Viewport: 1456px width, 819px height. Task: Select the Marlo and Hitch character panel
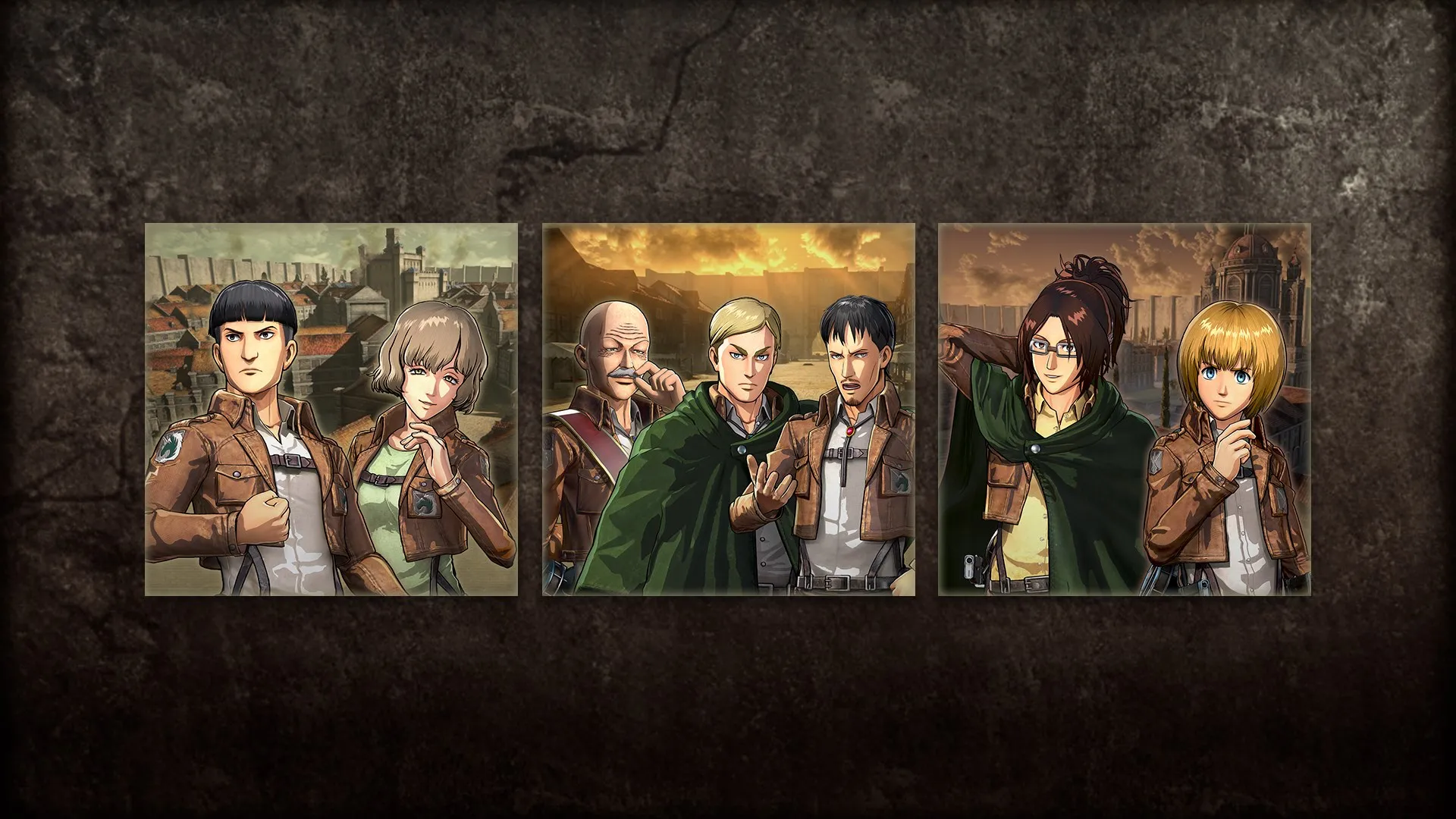331,409
